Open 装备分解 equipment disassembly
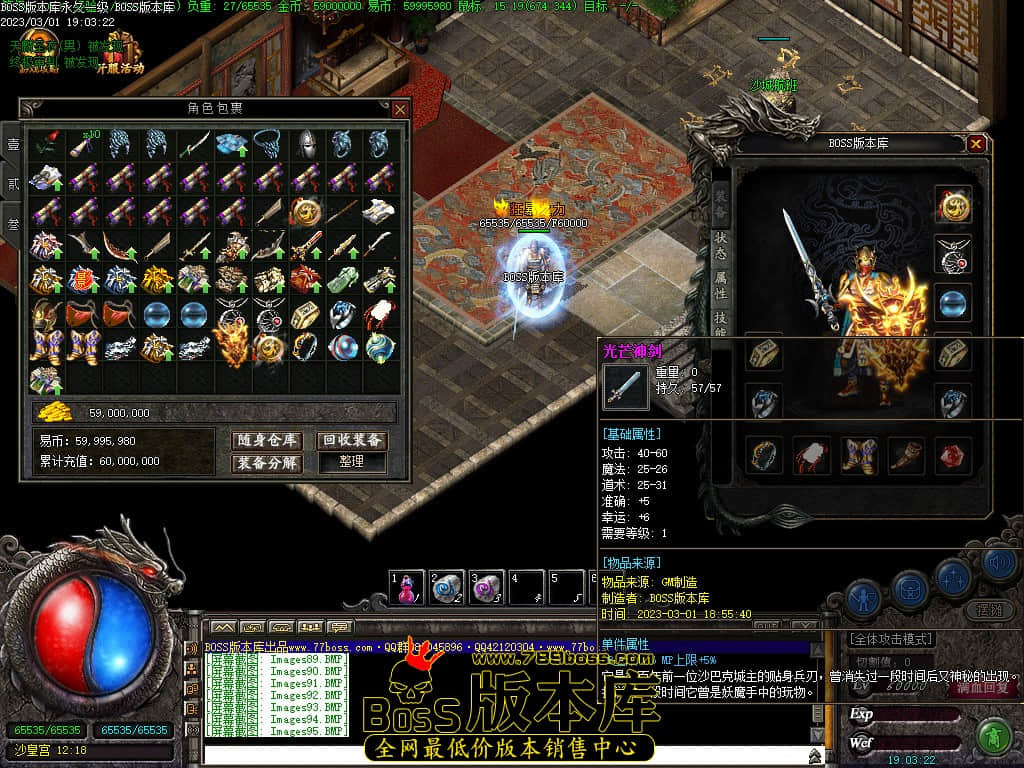 point(267,463)
